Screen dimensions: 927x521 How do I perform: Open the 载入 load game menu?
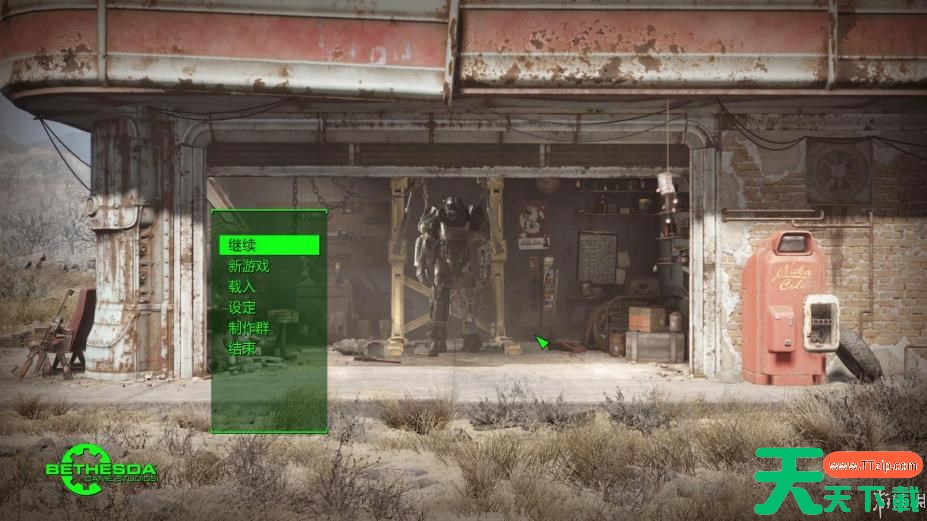pyautogui.click(x=242, y=287)
